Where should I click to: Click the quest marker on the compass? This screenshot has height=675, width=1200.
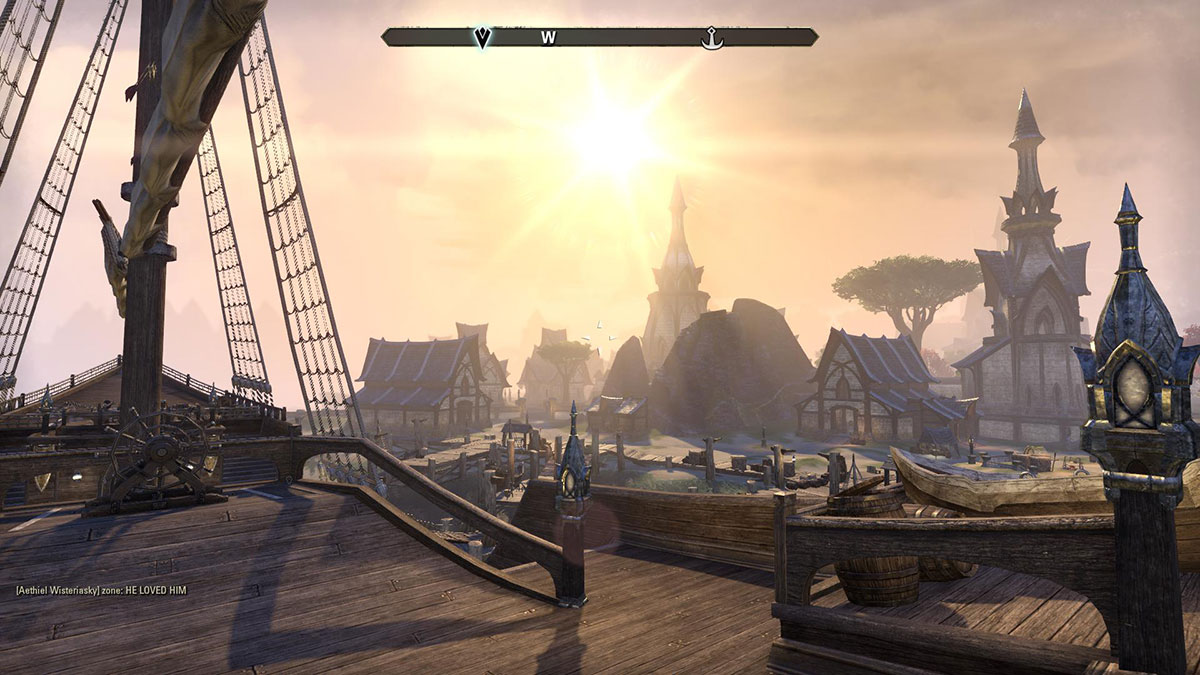point(482,38)
